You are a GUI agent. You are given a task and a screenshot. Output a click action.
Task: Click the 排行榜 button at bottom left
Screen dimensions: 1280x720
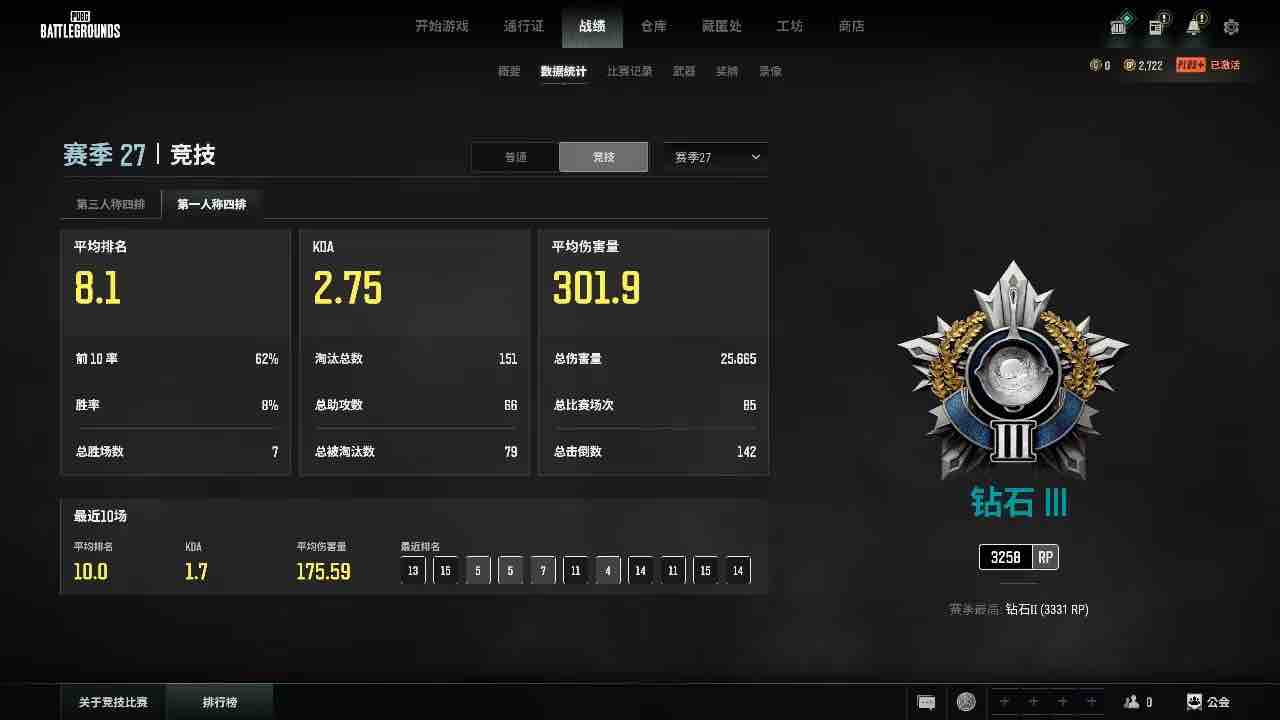point(219,701)
